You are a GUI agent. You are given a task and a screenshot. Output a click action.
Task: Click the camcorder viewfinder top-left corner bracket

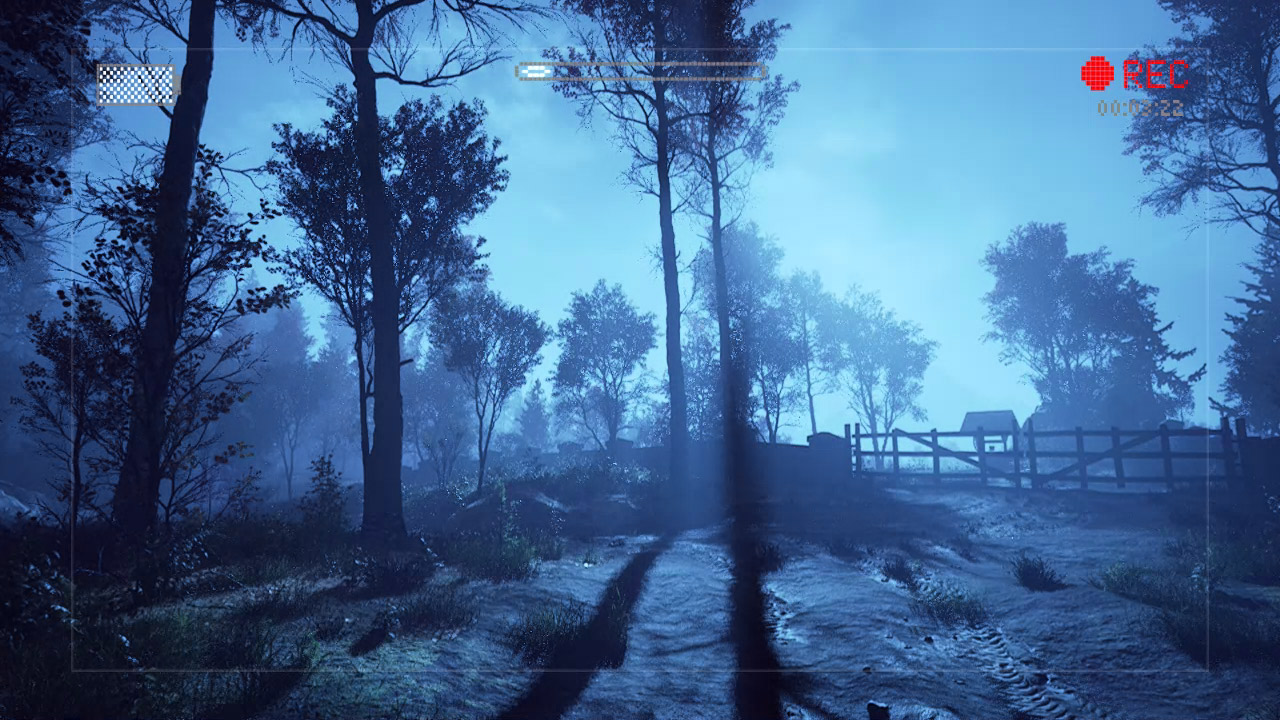point(72,48)
